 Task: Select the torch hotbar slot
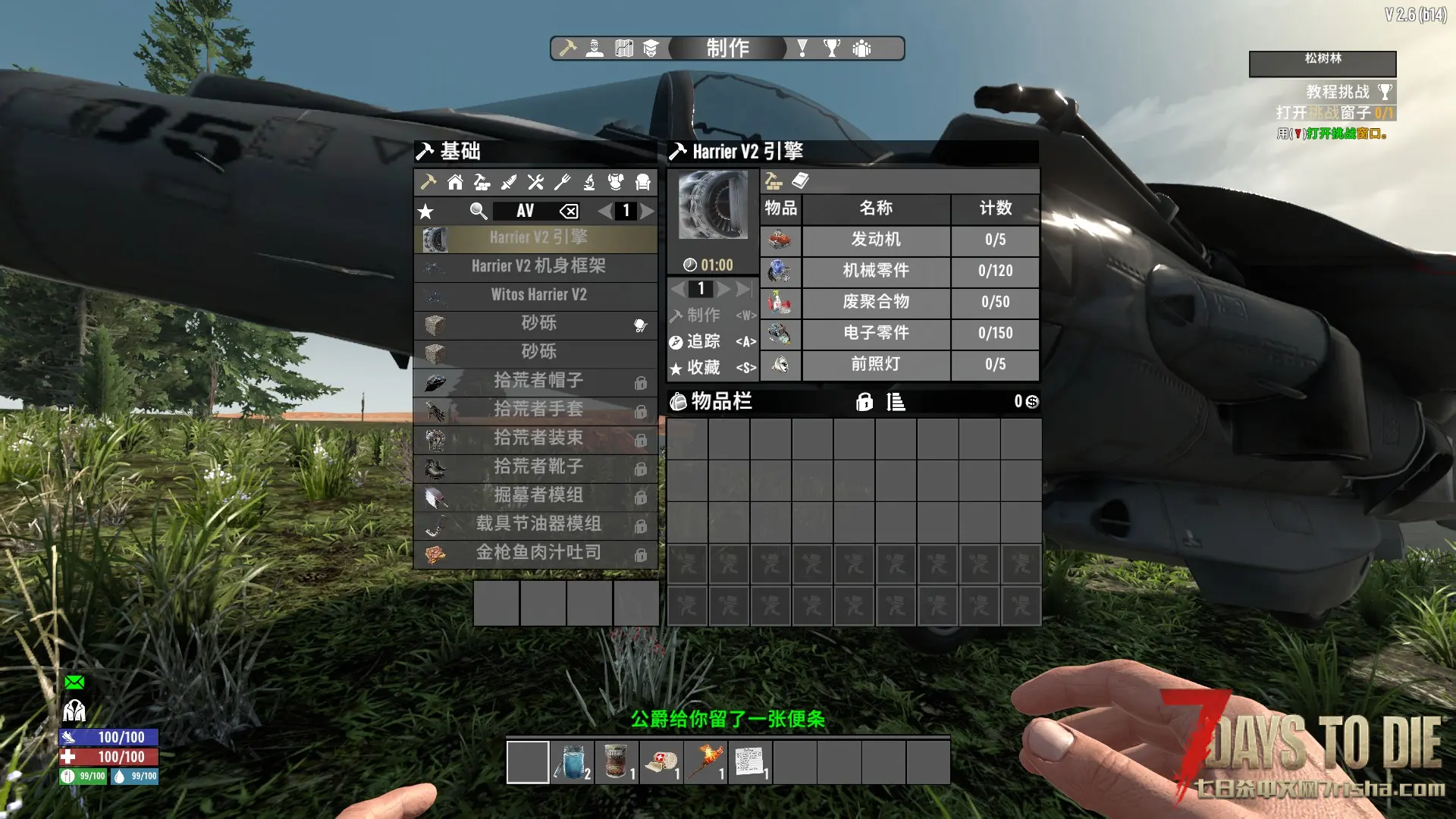(x=705, y=762)
